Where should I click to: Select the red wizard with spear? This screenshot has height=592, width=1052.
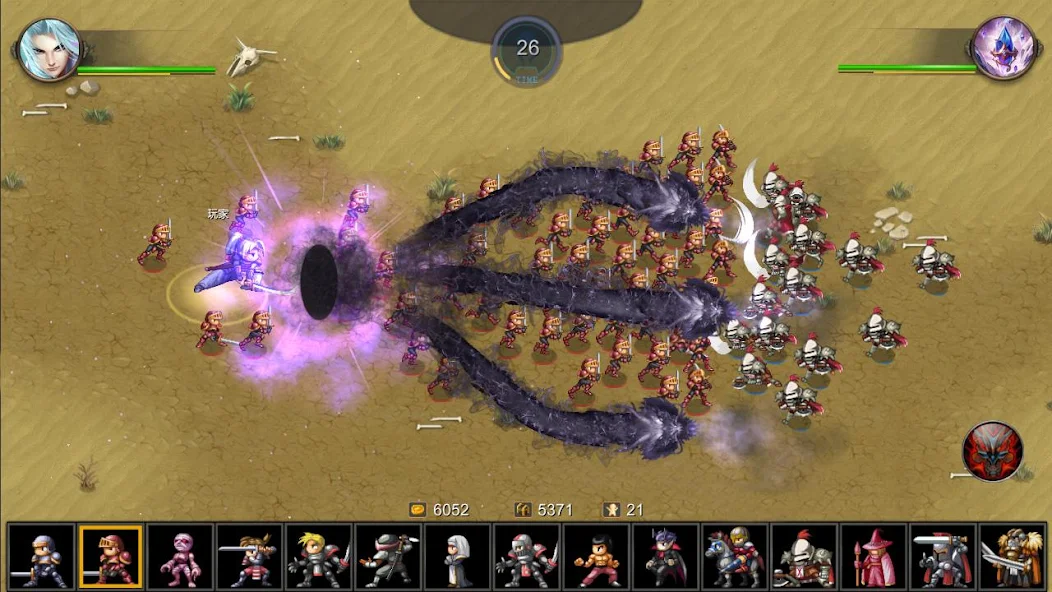(x=873, y=556)
